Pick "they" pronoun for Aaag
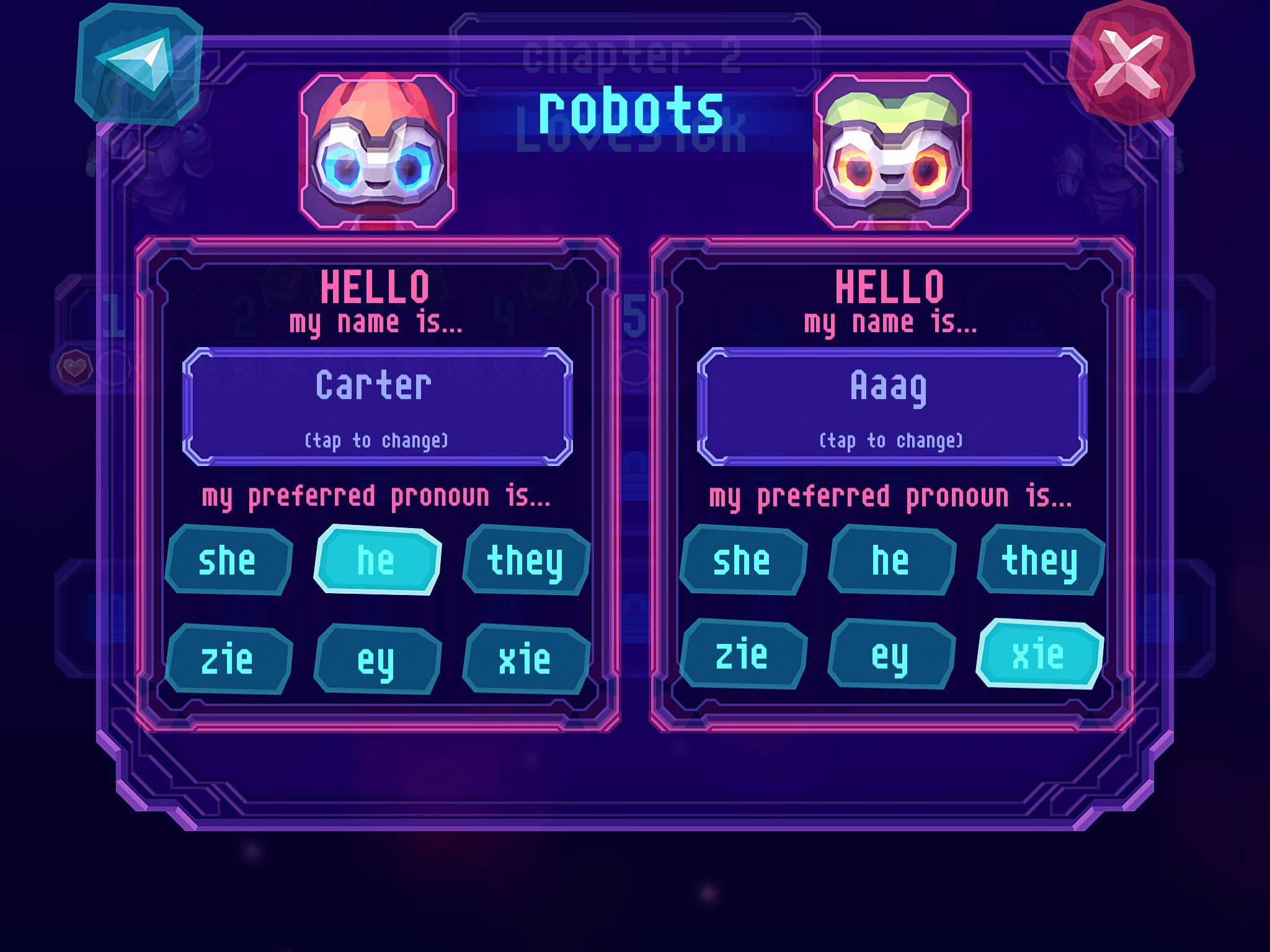1270x952 pixels. point(1041,560)
